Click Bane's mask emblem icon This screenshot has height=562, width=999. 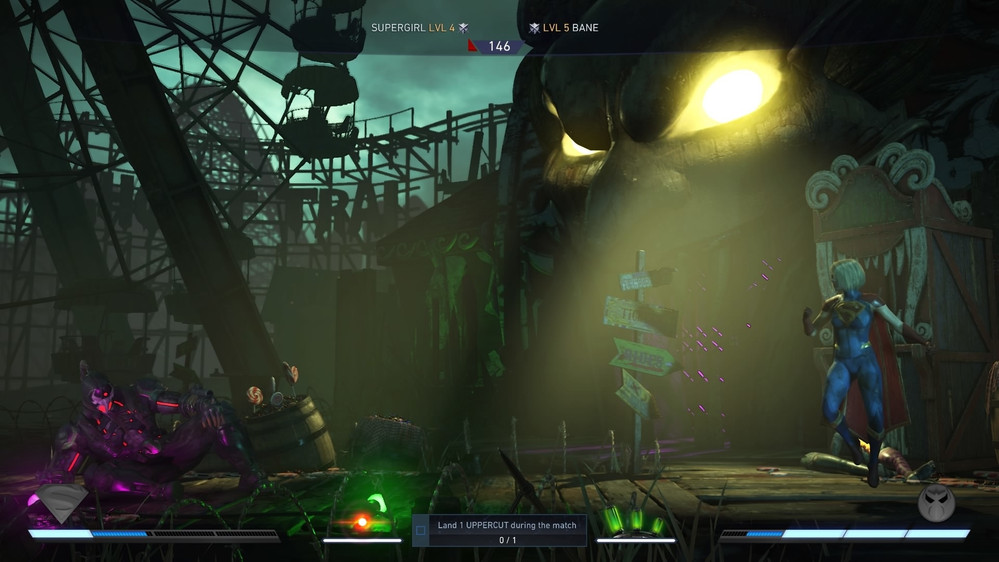936,503
